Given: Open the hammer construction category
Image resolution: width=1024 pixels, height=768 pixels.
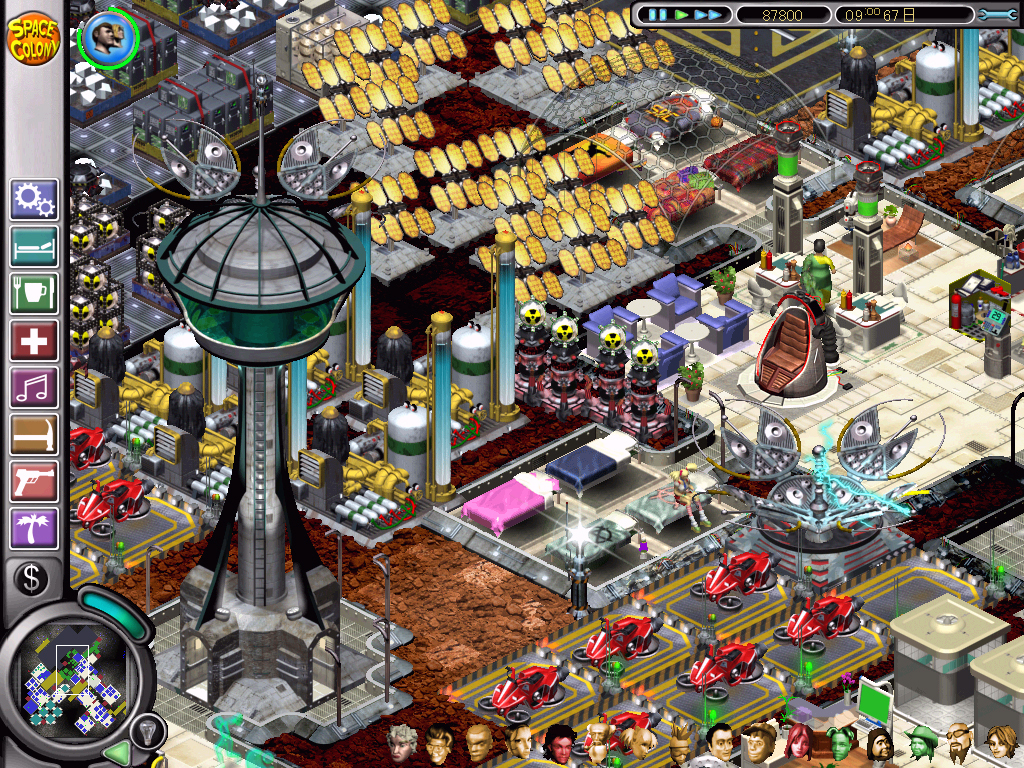Looking at the screenshot, I should coord(34,435).
